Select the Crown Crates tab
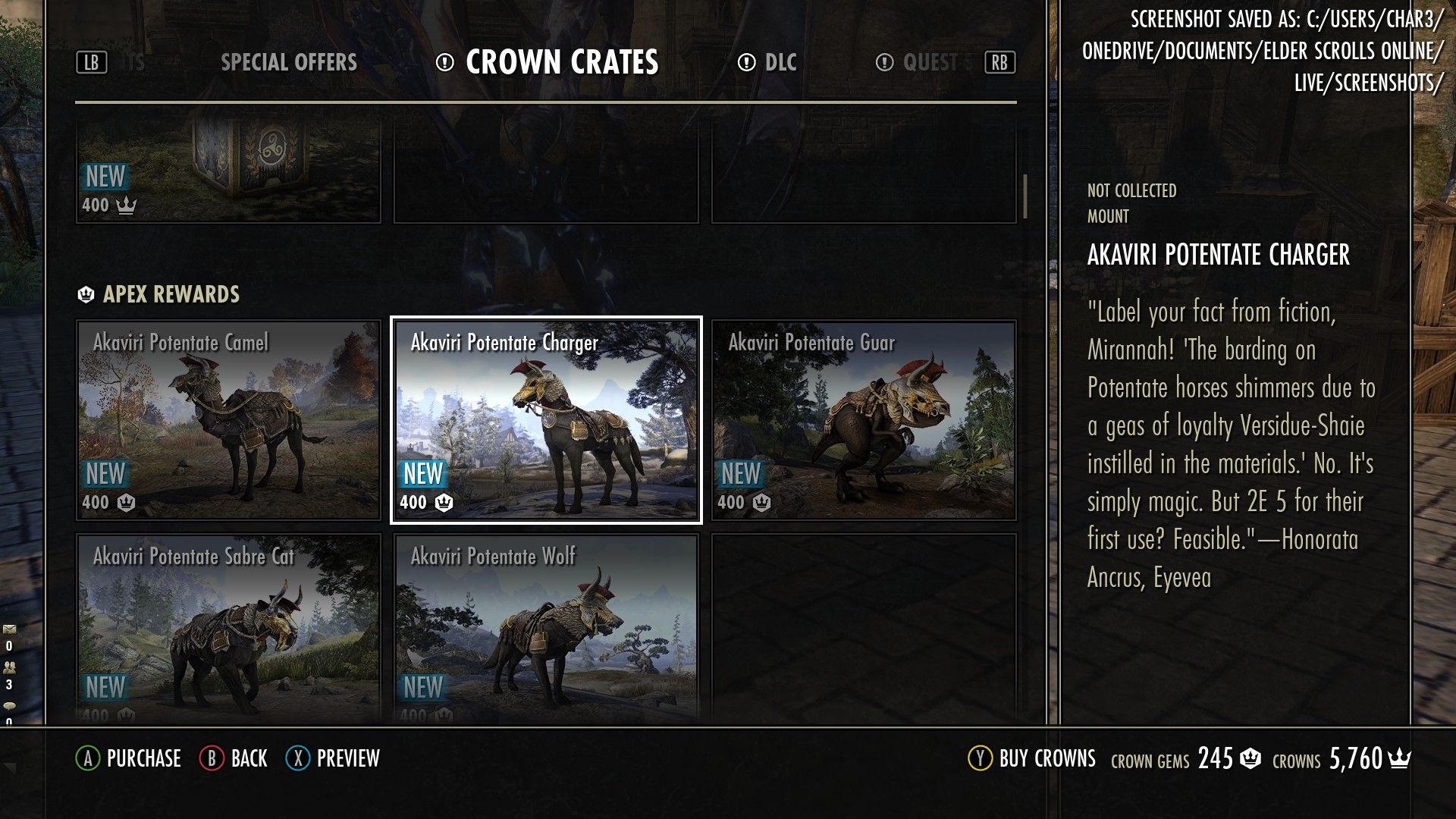 click(561, 62)
